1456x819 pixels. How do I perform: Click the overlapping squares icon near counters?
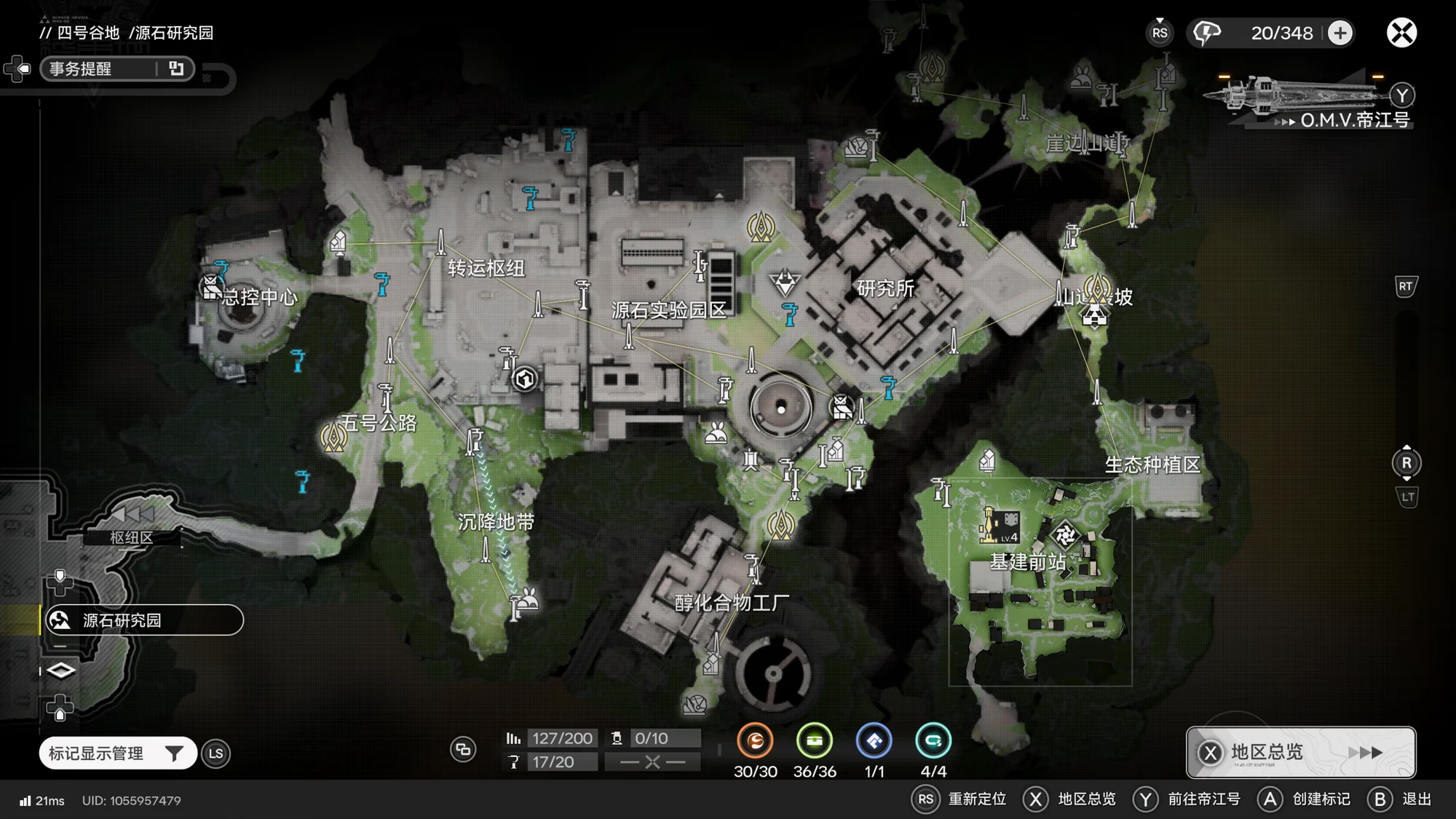(463, 749)
